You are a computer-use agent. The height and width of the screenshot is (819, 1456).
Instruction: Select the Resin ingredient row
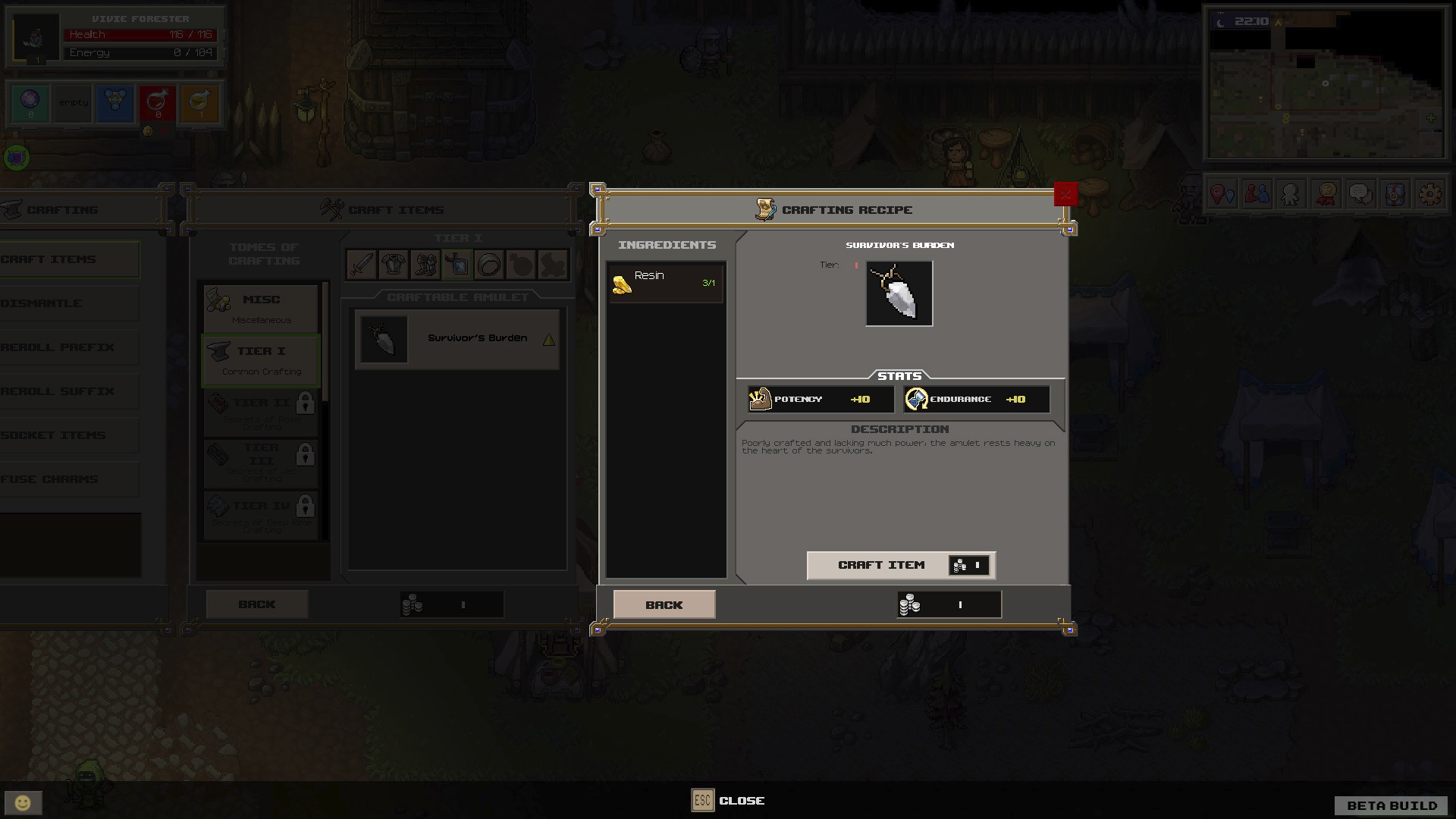click(x=665, y=283)
